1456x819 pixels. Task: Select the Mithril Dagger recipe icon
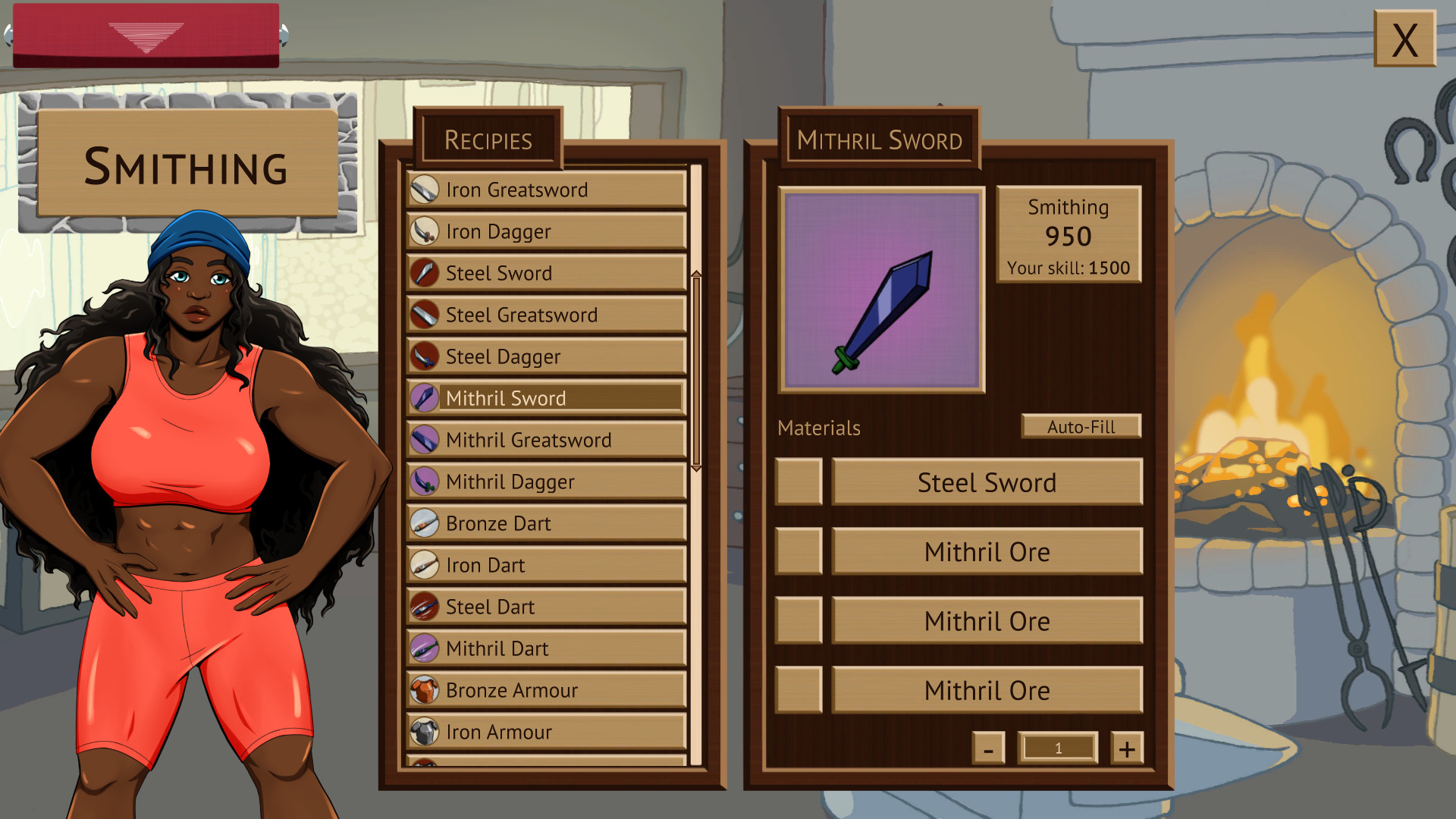425,482
